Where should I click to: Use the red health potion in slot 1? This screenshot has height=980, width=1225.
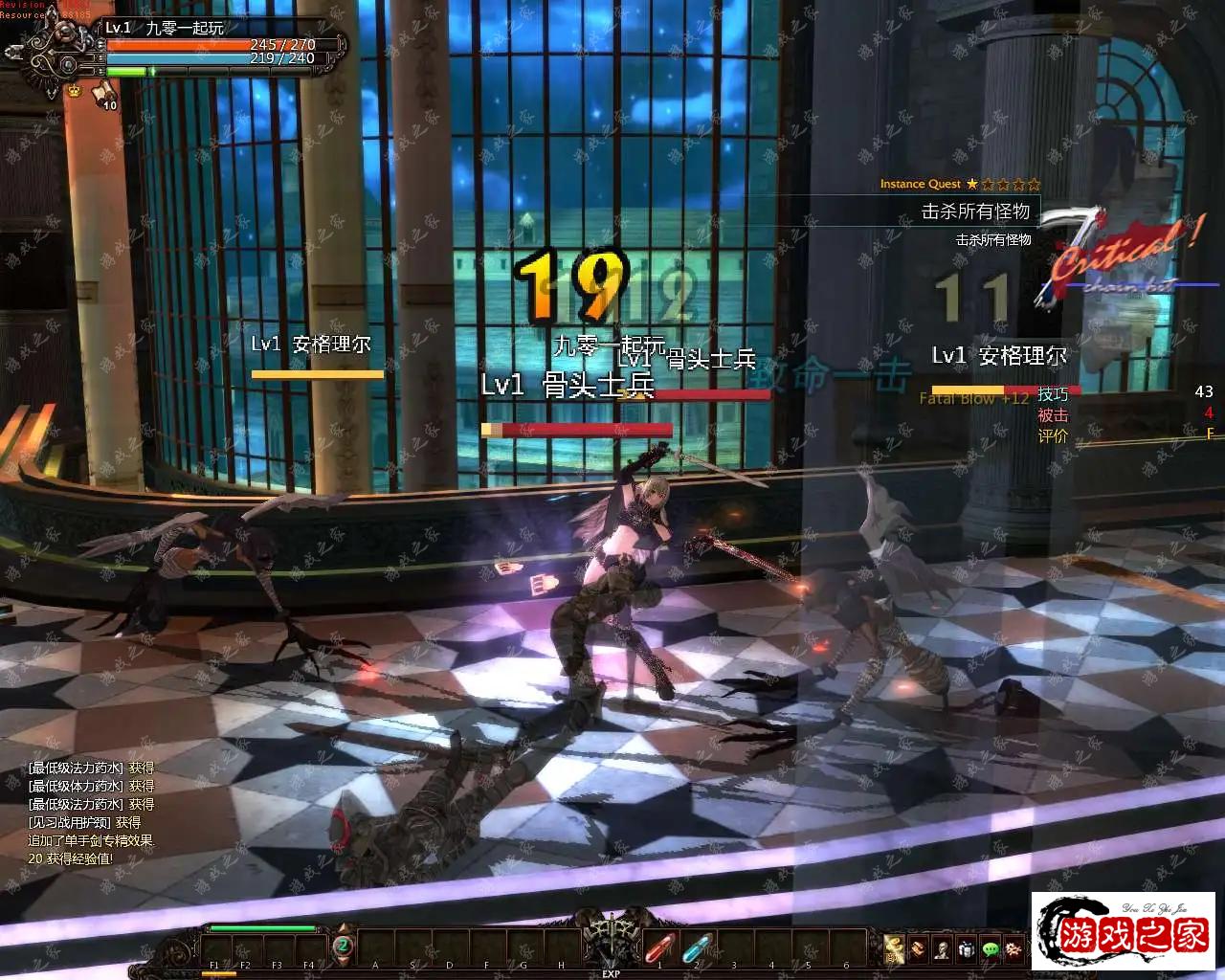[x=659, y=948]
